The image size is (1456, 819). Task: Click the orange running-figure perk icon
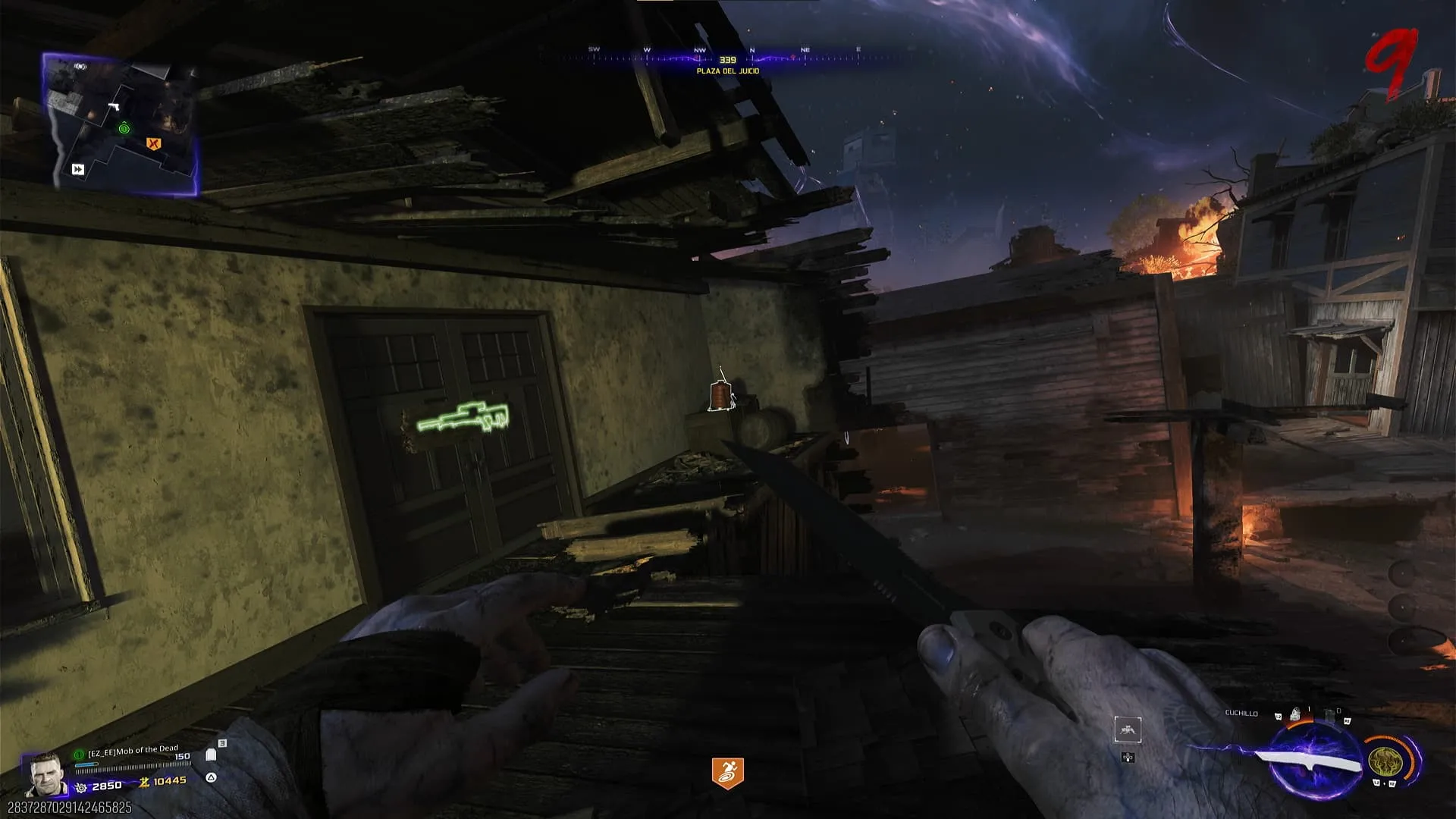pyautogui.click(x=727, y=773)
